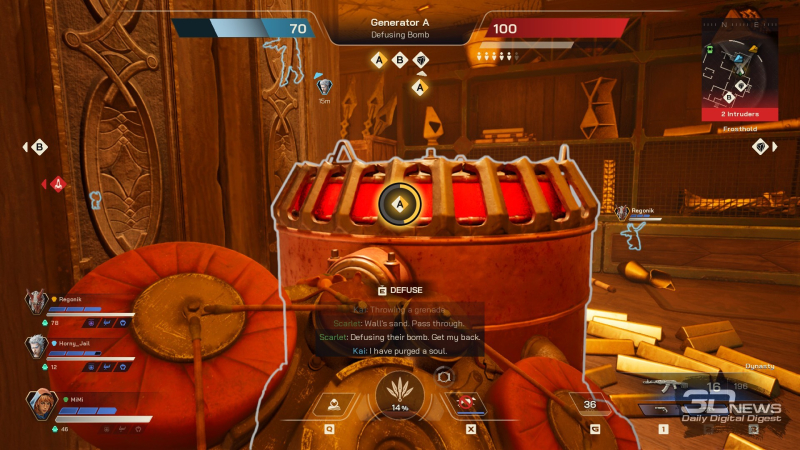Select Regonik's squad portrait
Viewport: 800px width, 450px height.
[37, 302]
